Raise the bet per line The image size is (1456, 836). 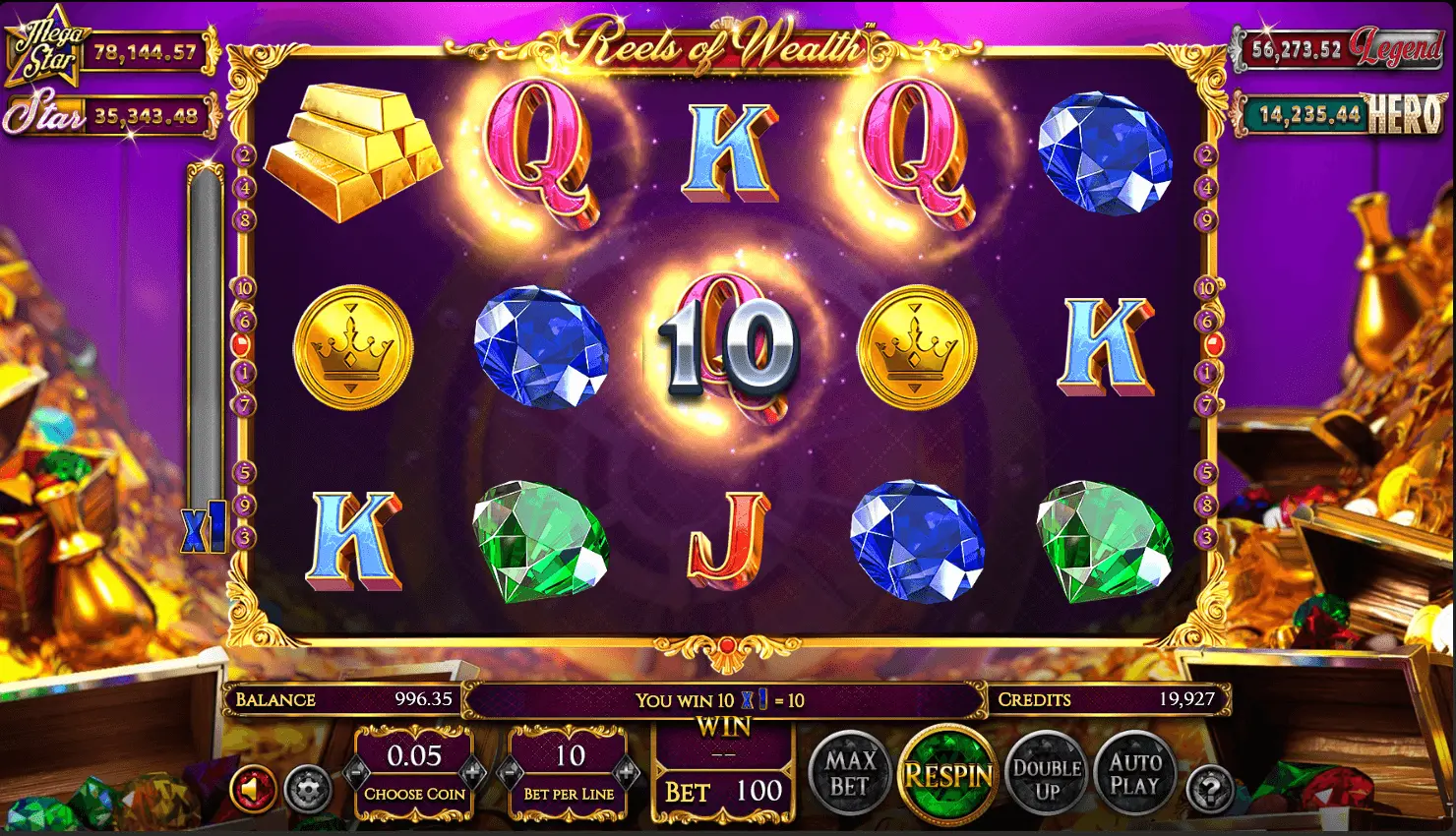click(x=625, y=773)
